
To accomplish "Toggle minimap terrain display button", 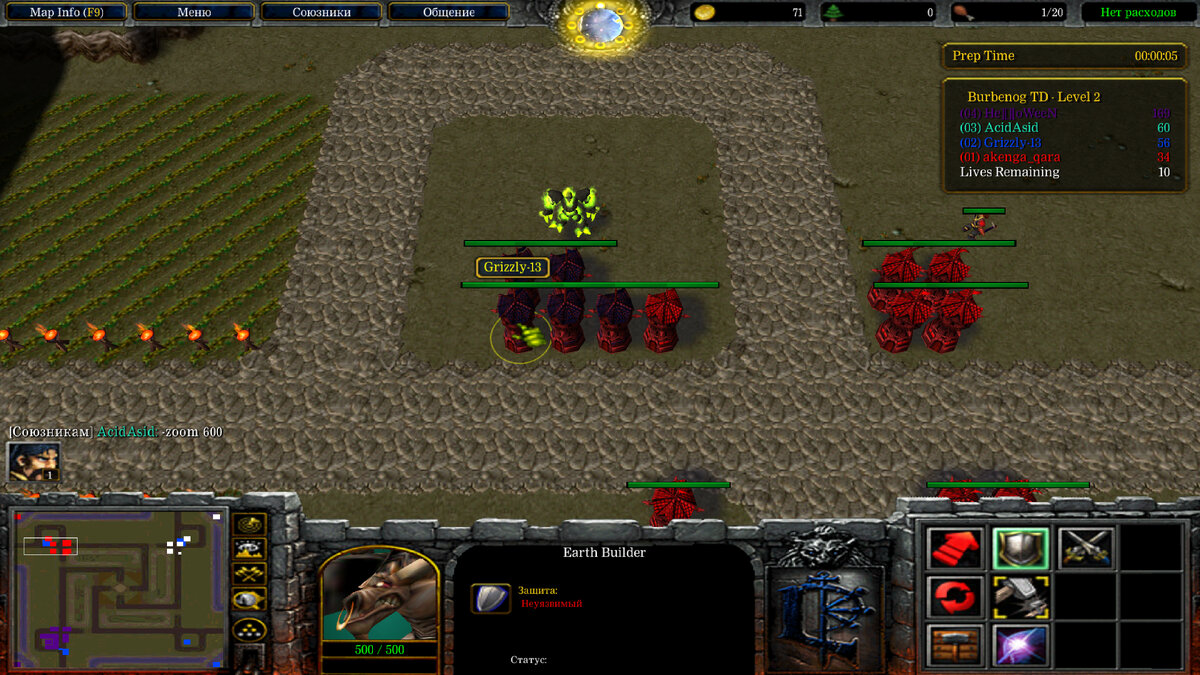I will (249, 548).
